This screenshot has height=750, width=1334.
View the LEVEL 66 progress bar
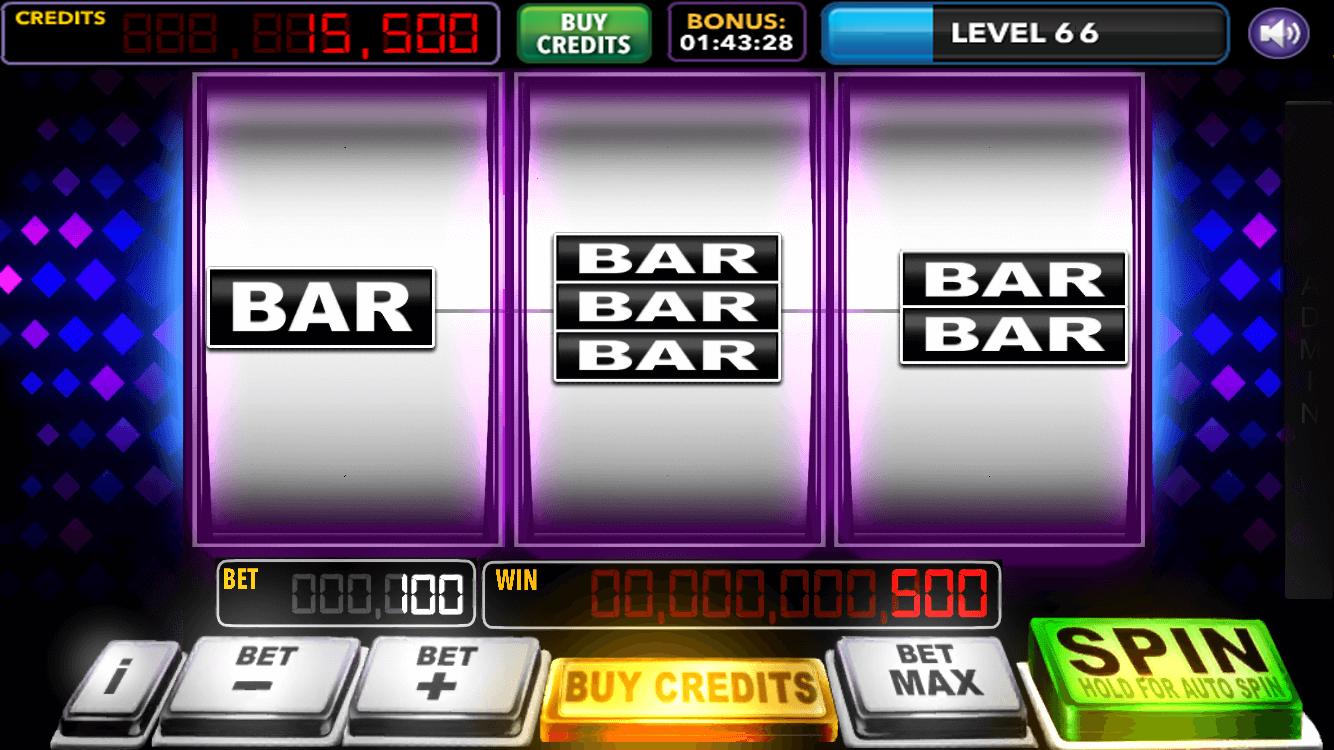point(1025,32)
